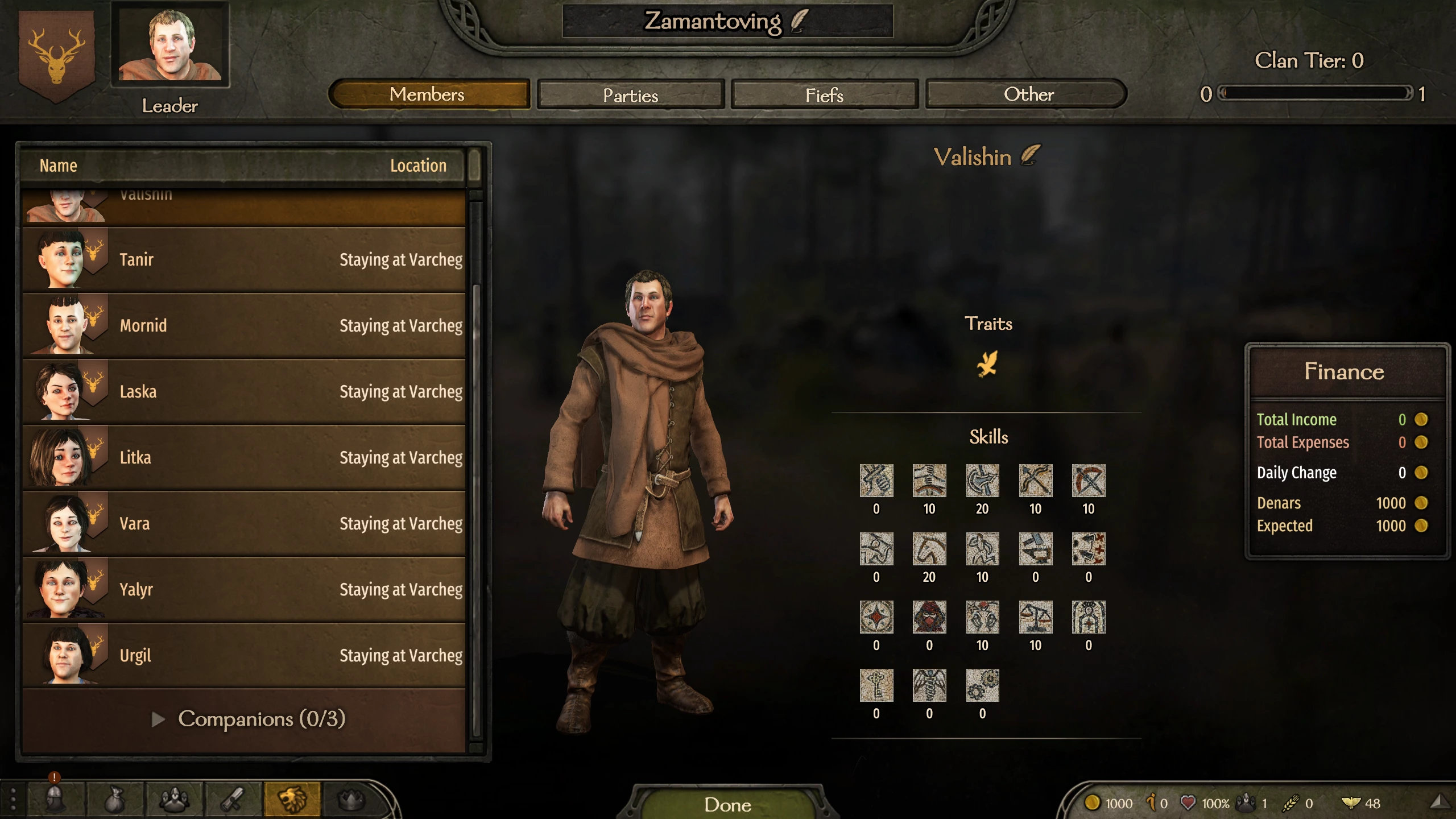Click the Done button
Viewport: 1456px width, 819px height.
click(727, 804)
